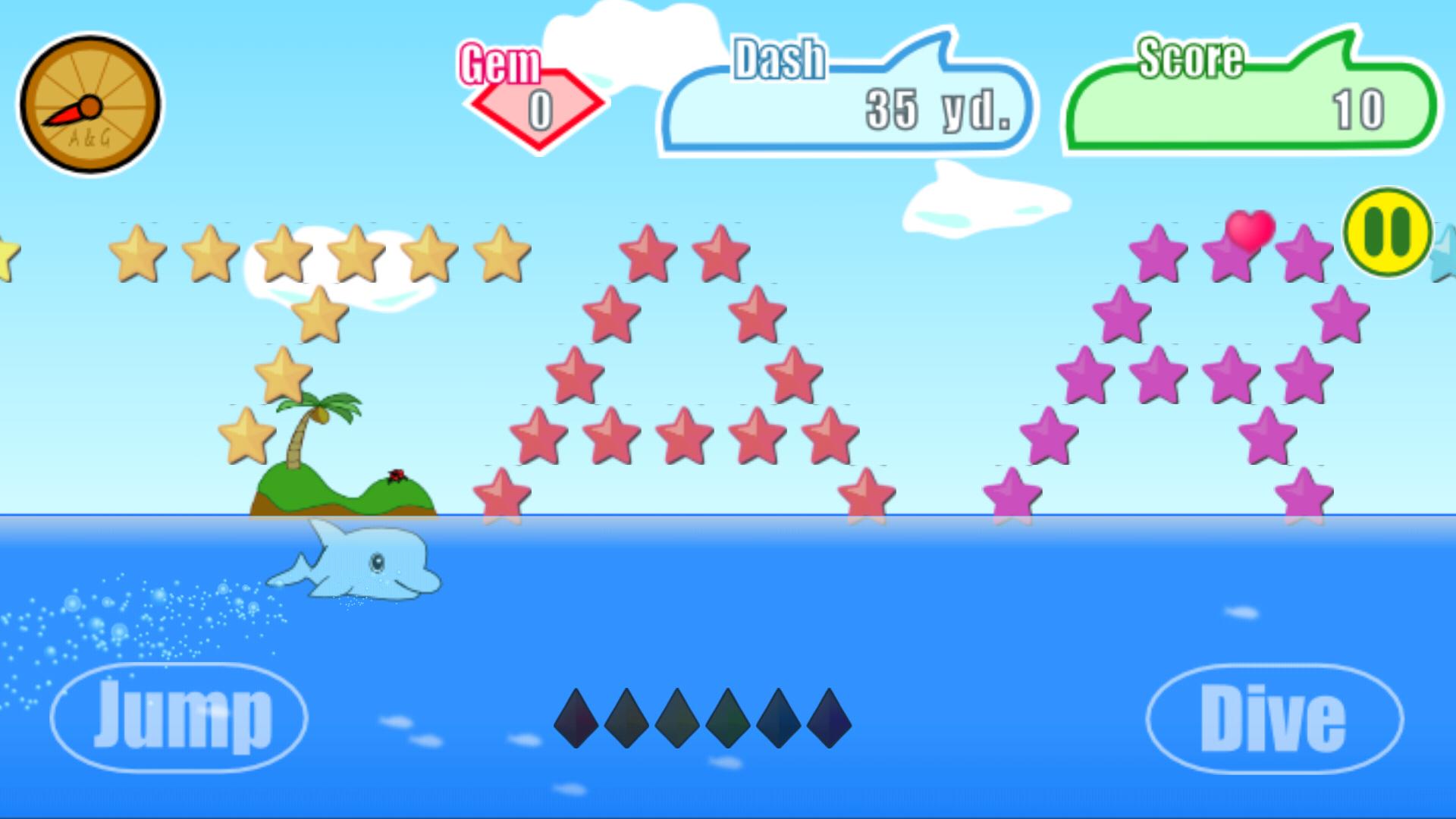The height and width of the screenshot is (819, 1456).
Task: Open the A&G compass dial icon
Action: (x=91, y=102)
